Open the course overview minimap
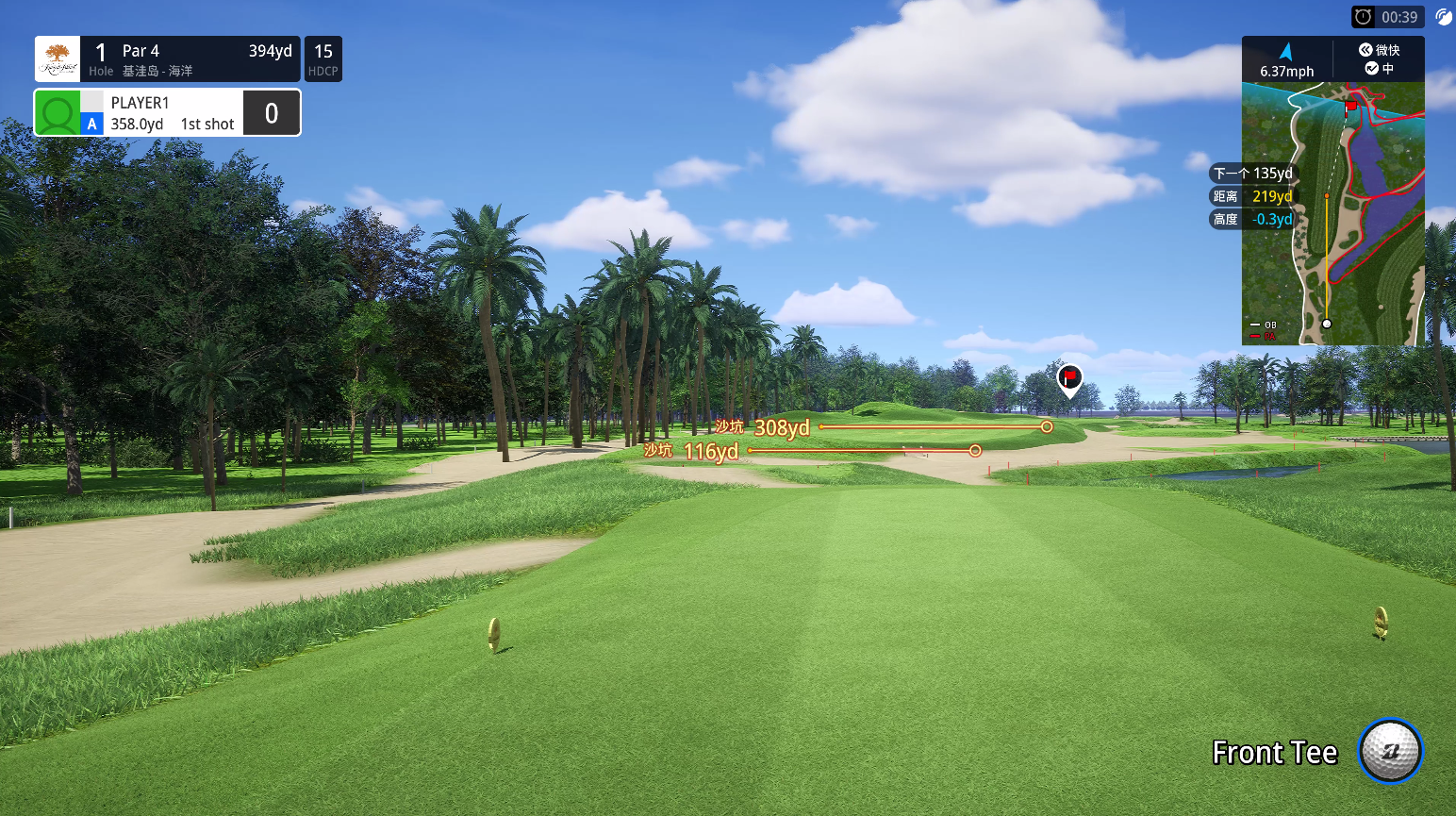The image size is (1456, 816). 1332,213
